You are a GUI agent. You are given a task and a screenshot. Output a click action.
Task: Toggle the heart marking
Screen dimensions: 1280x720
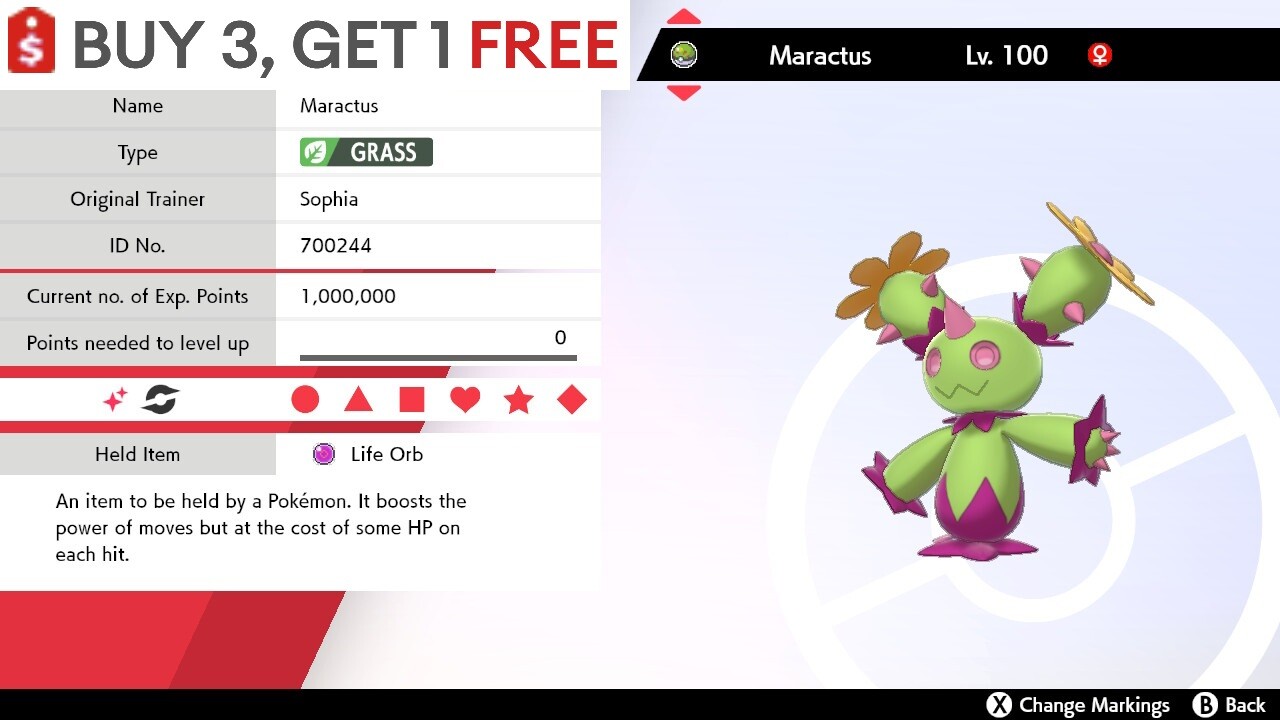465,399
